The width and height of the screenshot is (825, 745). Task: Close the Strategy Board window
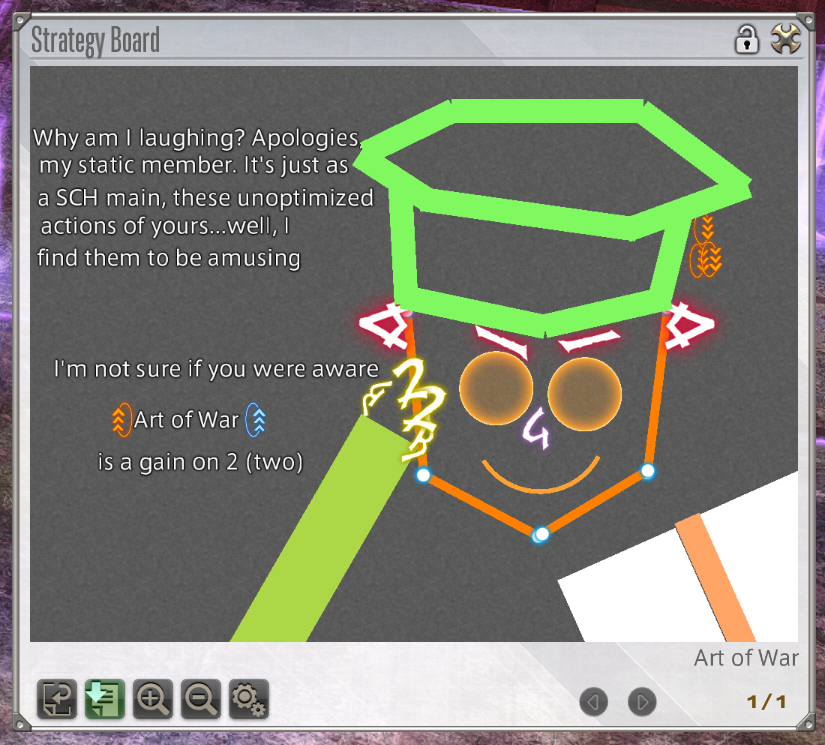click(x=786, y=40)
